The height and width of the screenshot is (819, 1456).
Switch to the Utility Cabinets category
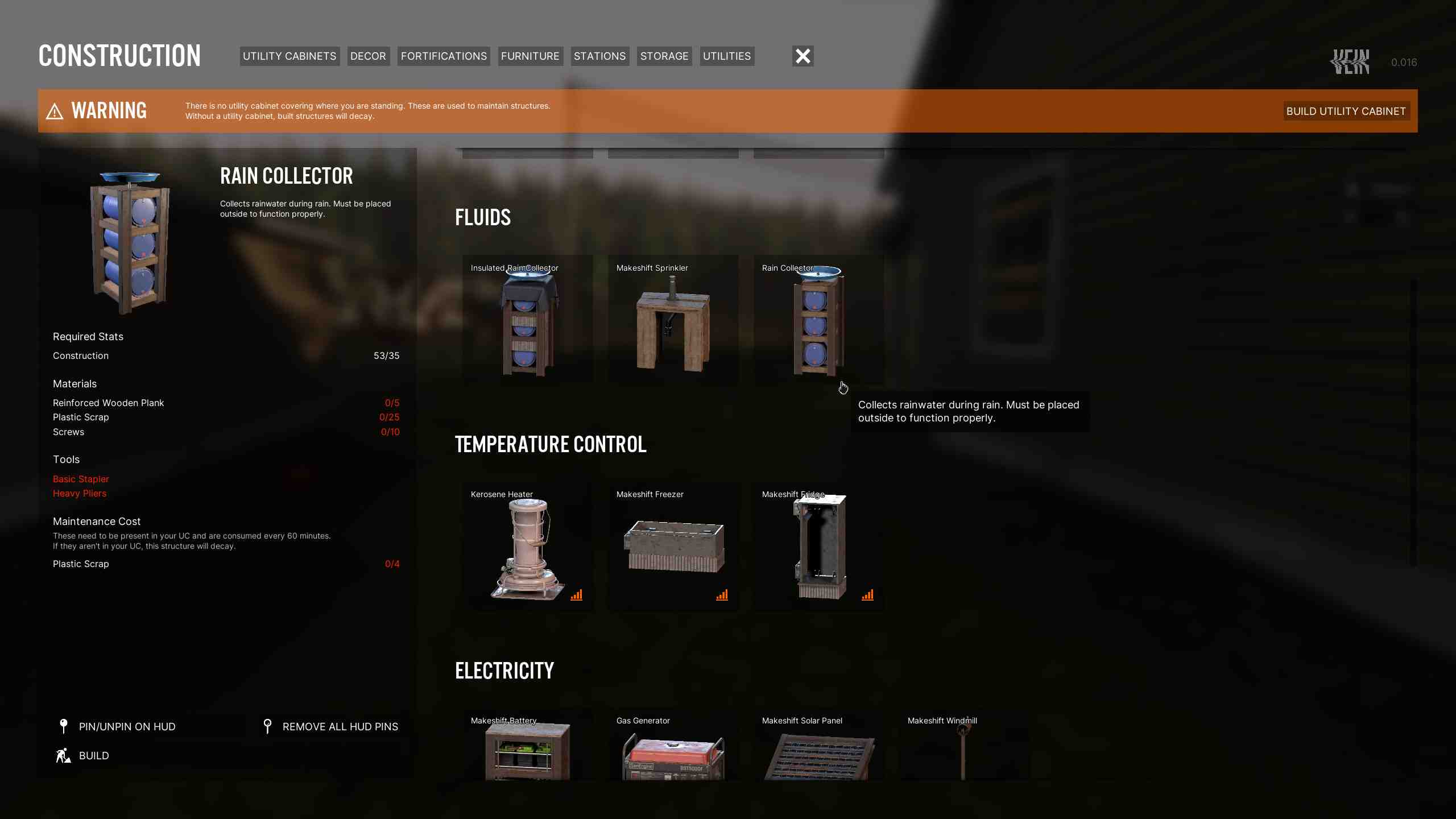coord(289,56)
